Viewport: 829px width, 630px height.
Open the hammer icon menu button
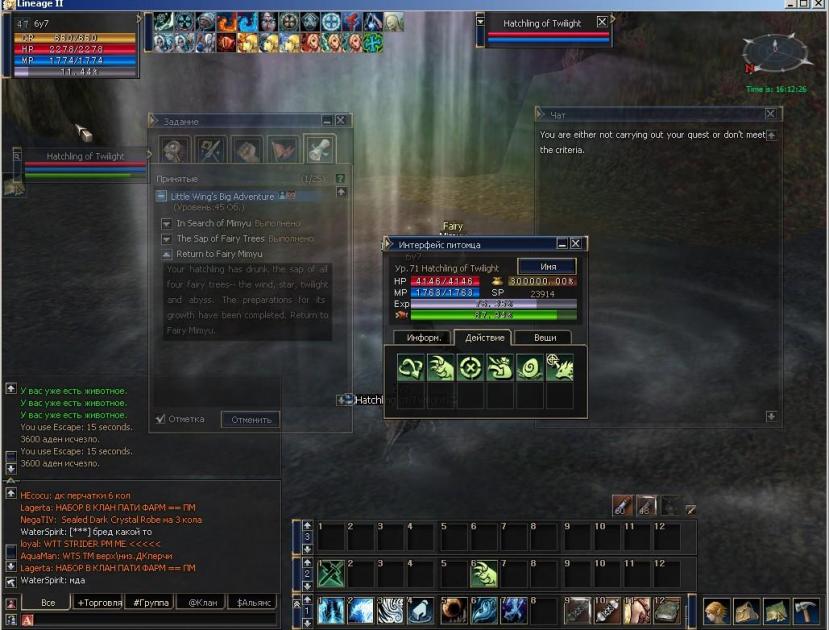(x=806, y=610)
